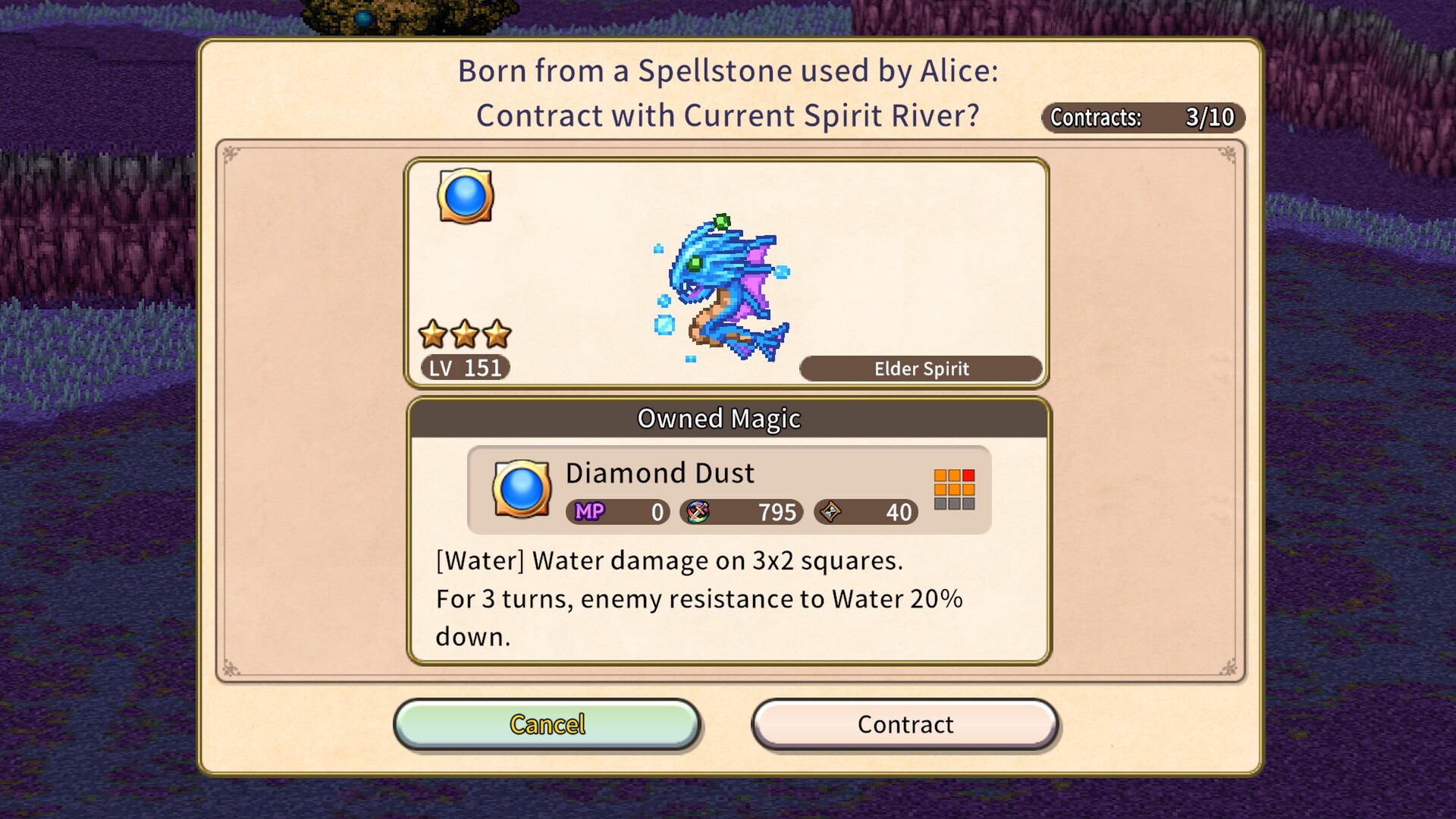Click the Contracts 3/10 counter

click(x=1143, y=118)
